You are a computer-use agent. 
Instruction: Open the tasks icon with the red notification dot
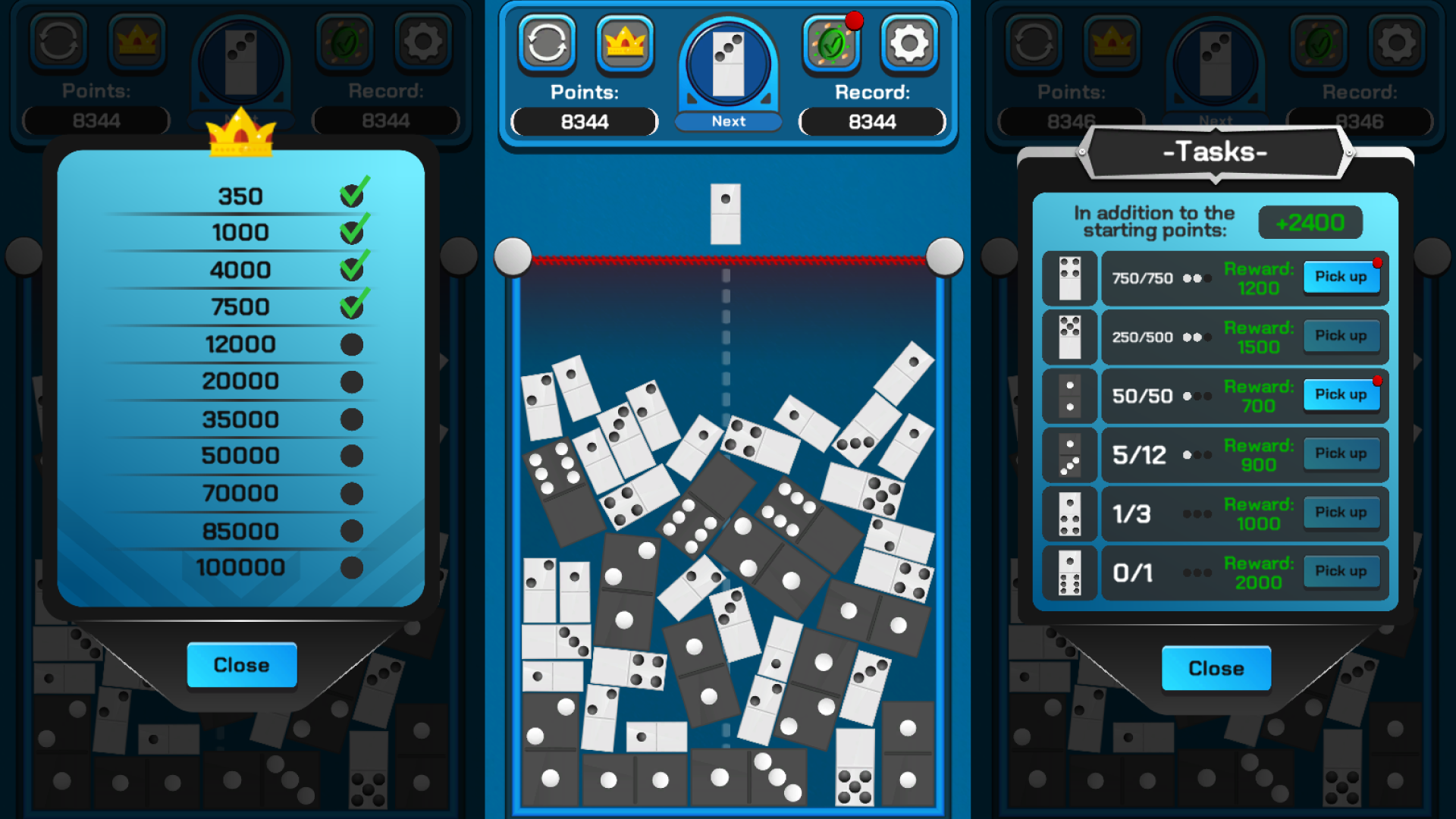(x=831, y=42)
